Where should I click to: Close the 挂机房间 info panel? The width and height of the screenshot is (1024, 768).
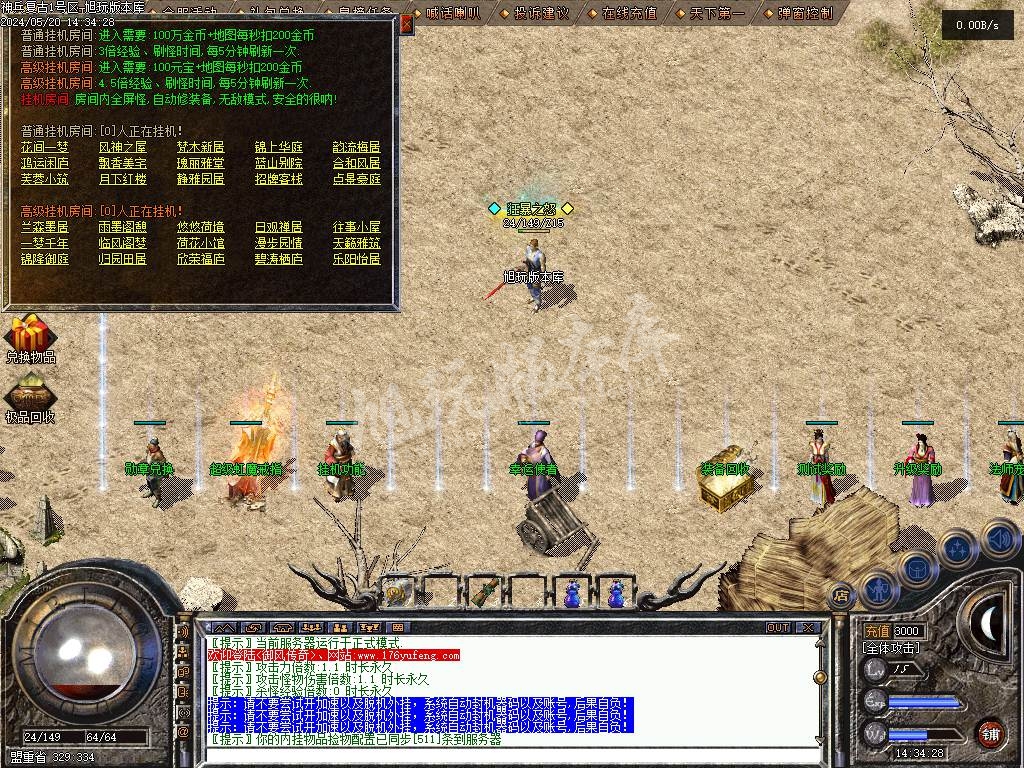point(406,24)
